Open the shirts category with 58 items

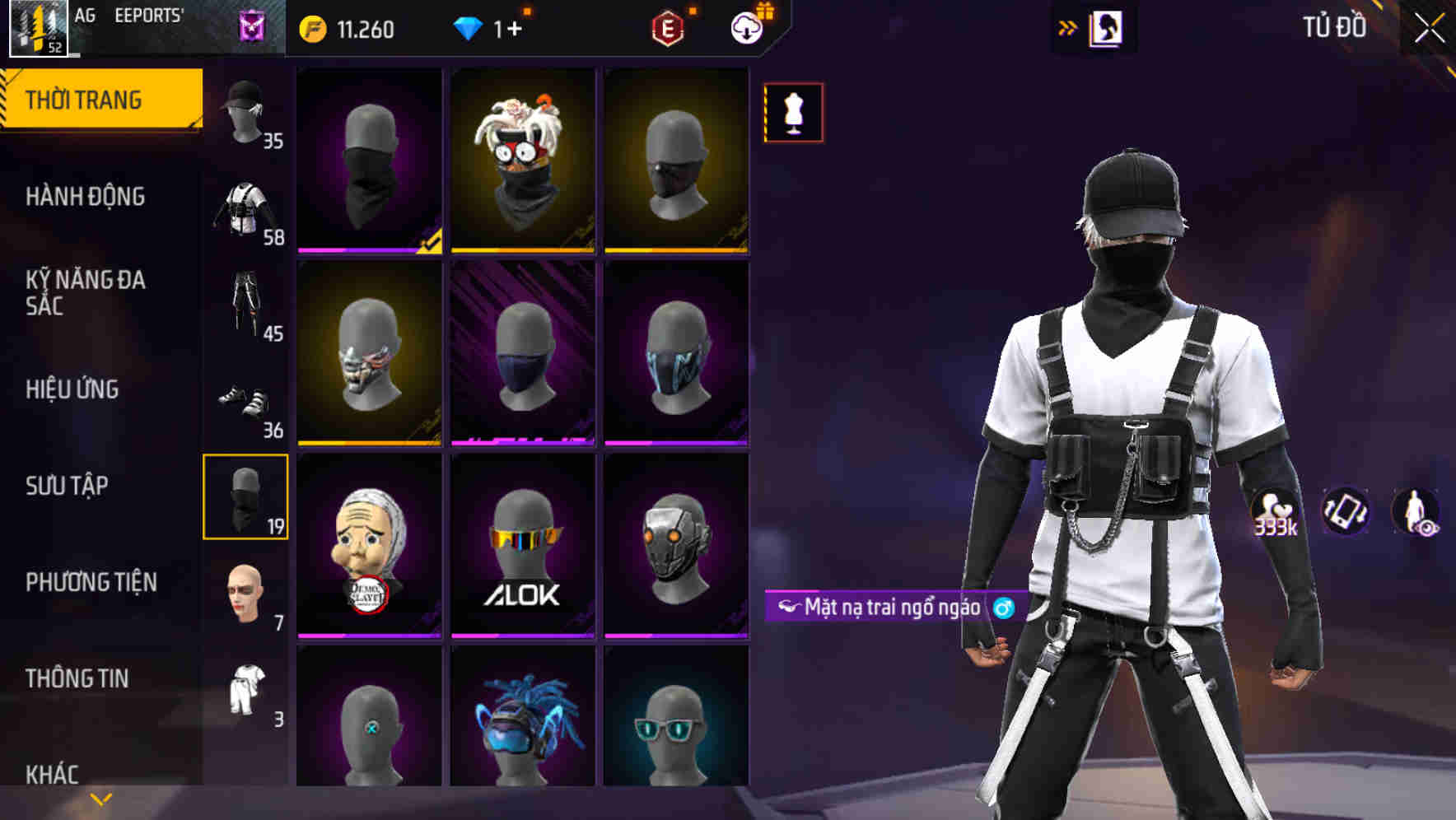coord(246,210)
